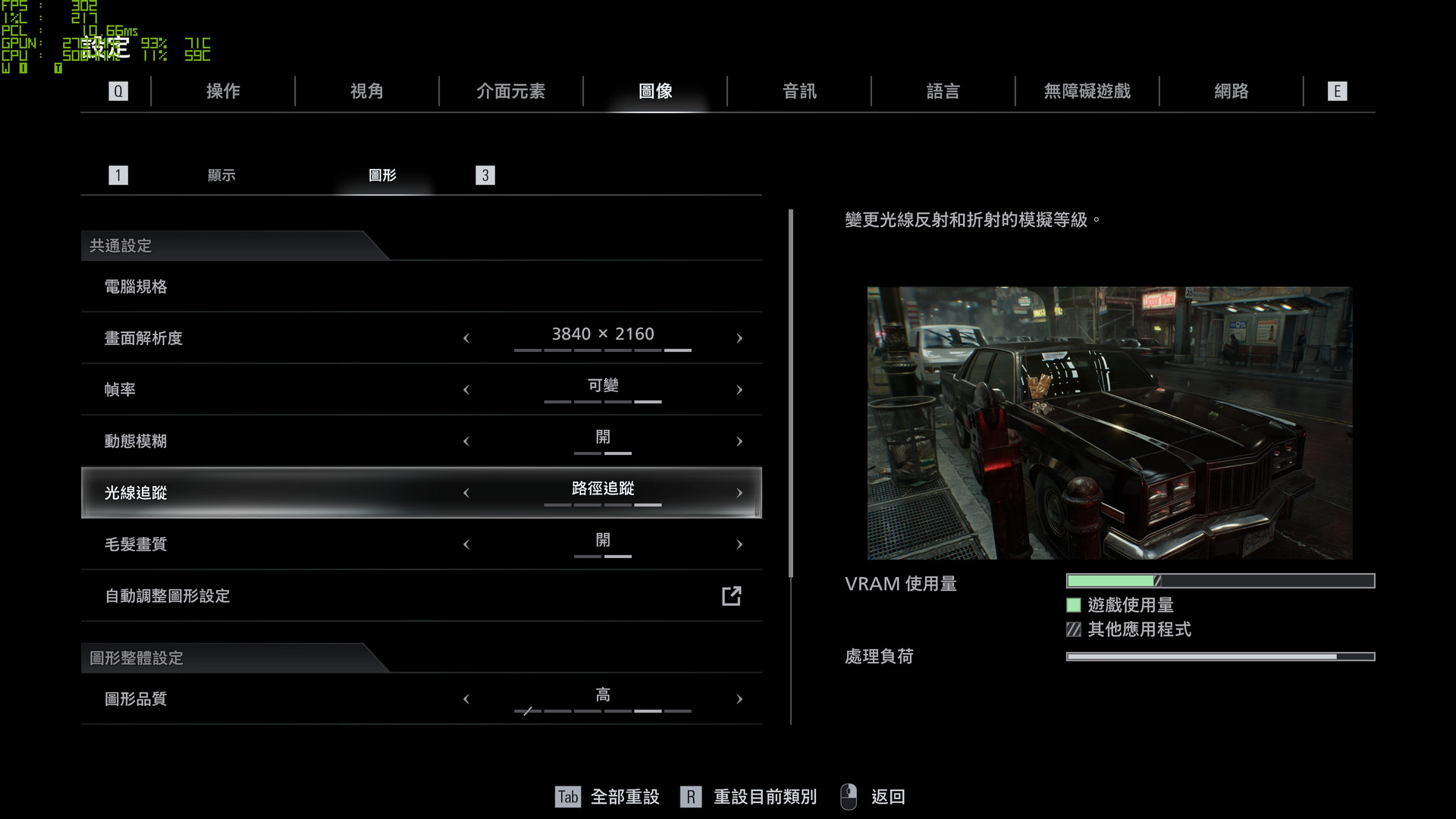
Task: Increase 畫面解析度 with the right arrow
Action: [739, 338]
